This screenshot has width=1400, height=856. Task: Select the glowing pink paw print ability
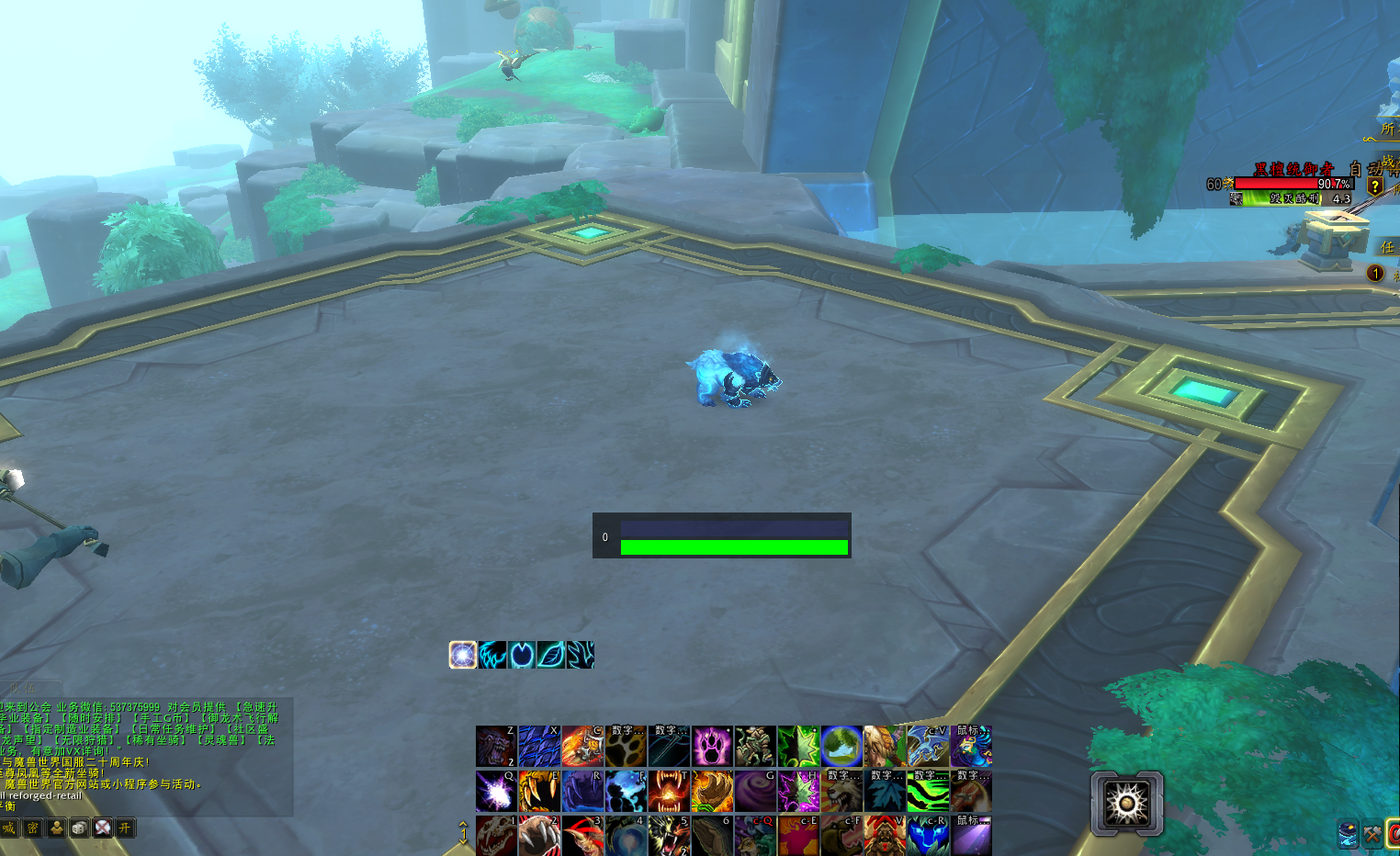[x=712, y=746]
